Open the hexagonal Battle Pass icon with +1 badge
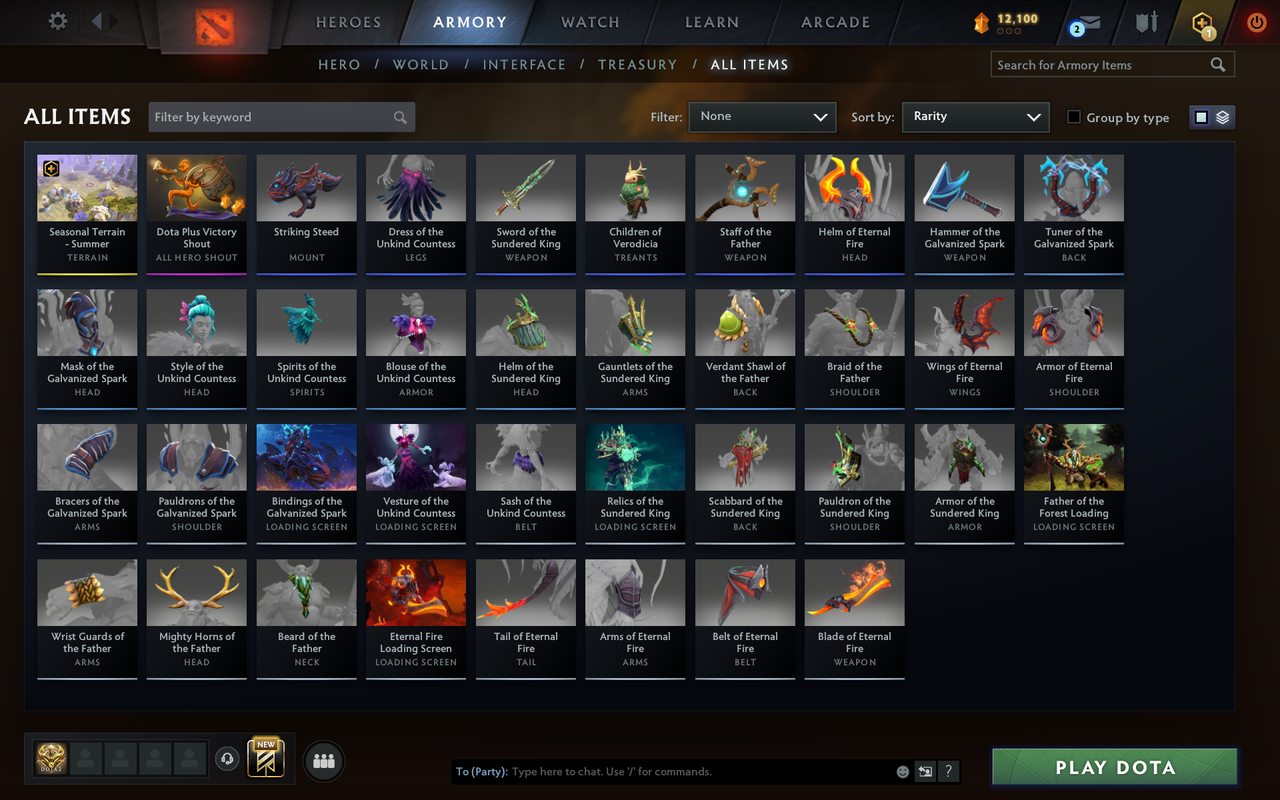 pos(1199,22)
